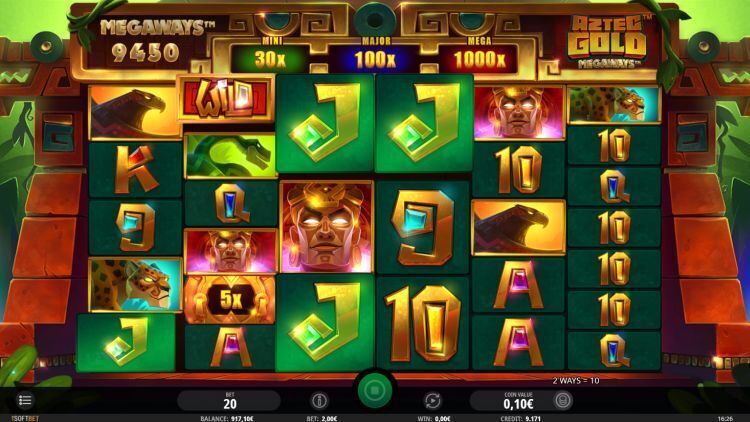Viewport: 750px width, 422px height.
Task: Open the Bet amount selector showing 20
Action: coord(229,400)
